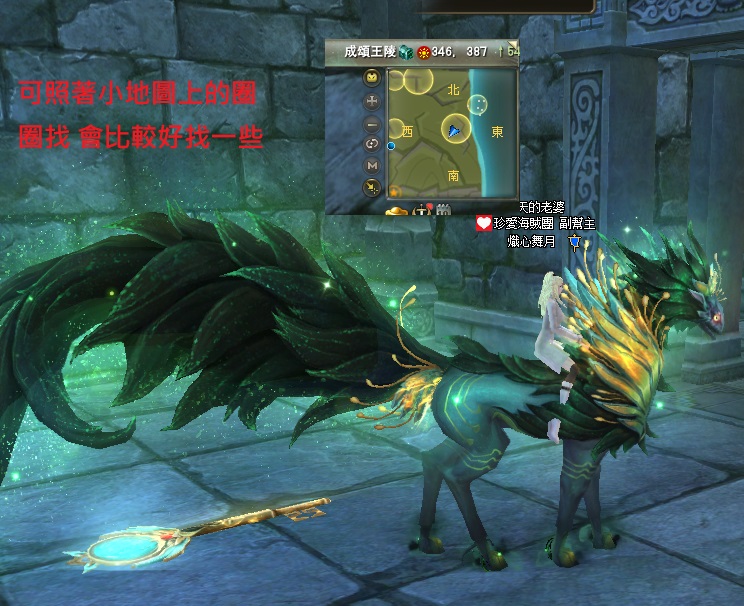Click the grey castle icon below the minimap
The width and height of the screenshot is (744, 606).
pyautogui.click(x=443, y=209)
